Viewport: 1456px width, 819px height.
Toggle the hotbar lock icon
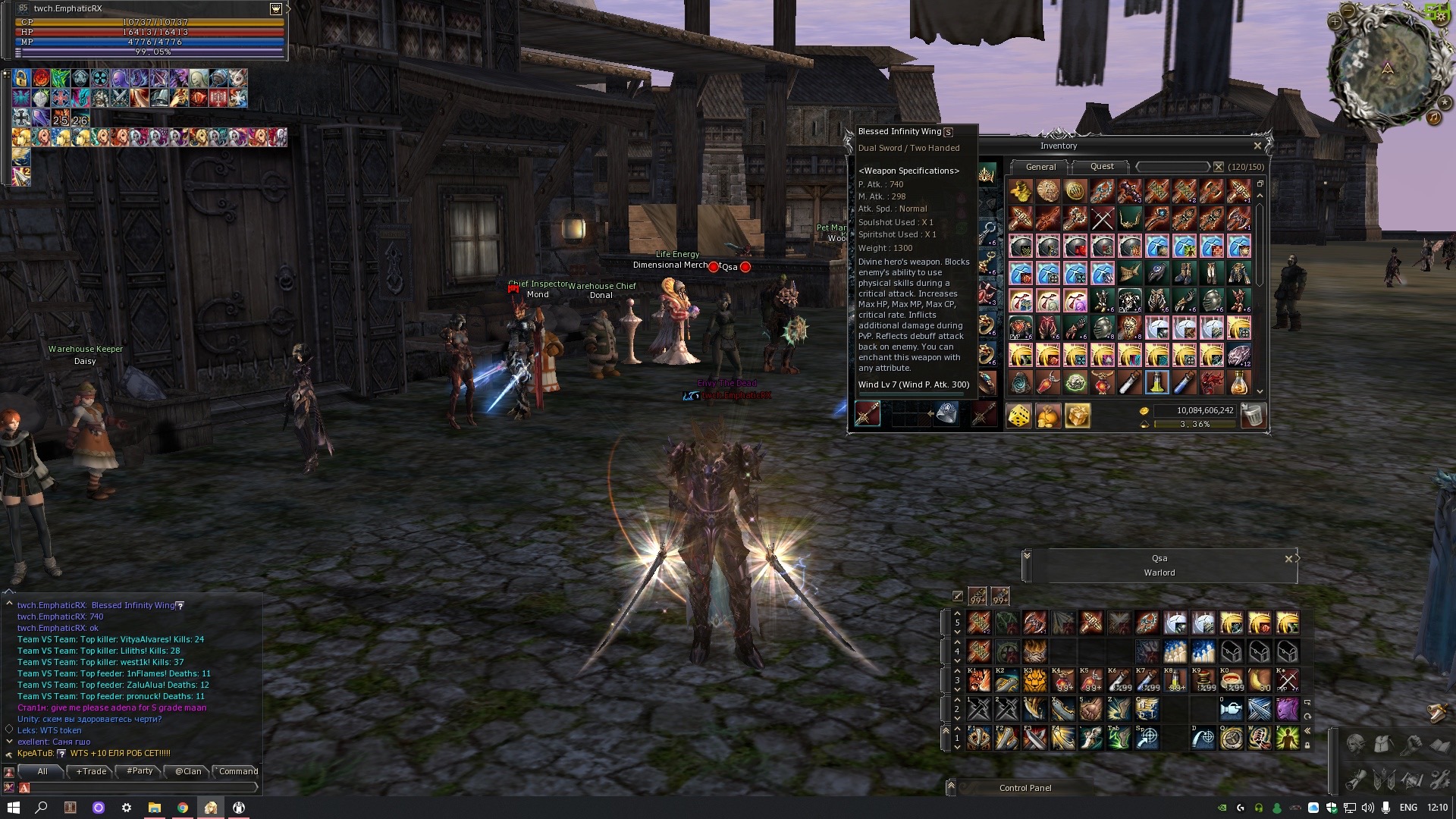1307,745
